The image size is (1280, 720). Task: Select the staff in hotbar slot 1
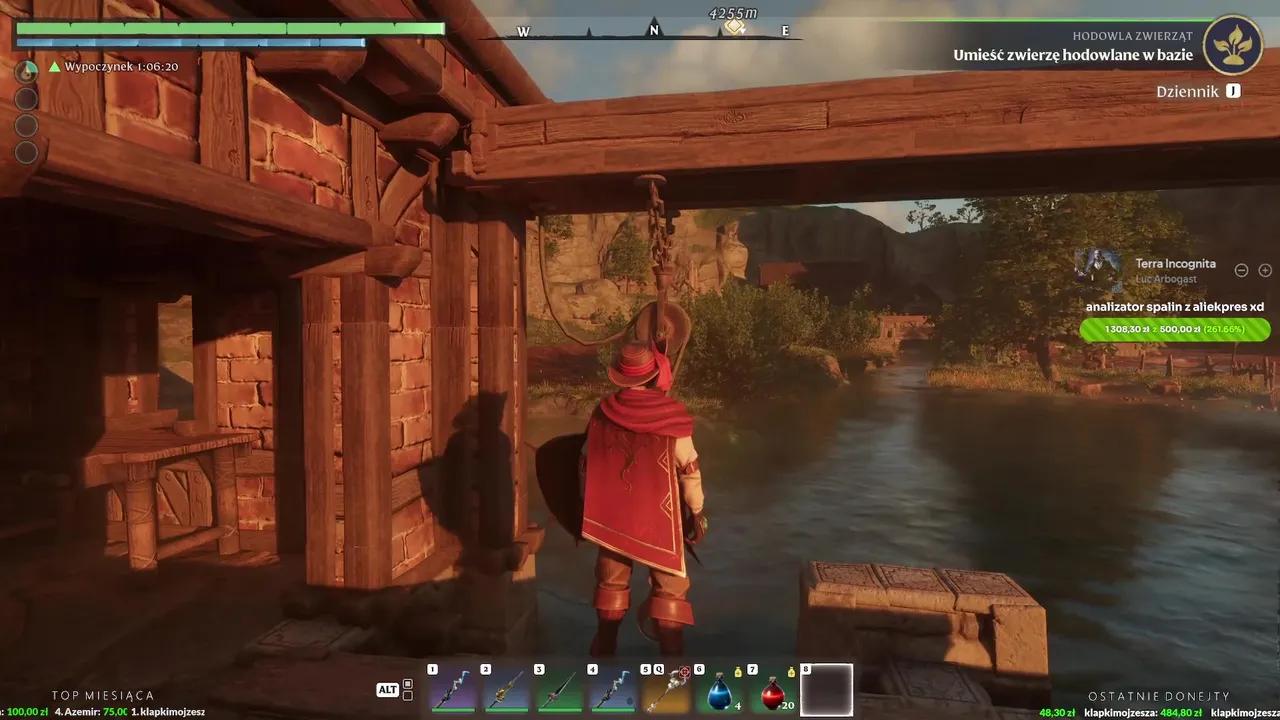pos(452,692)
